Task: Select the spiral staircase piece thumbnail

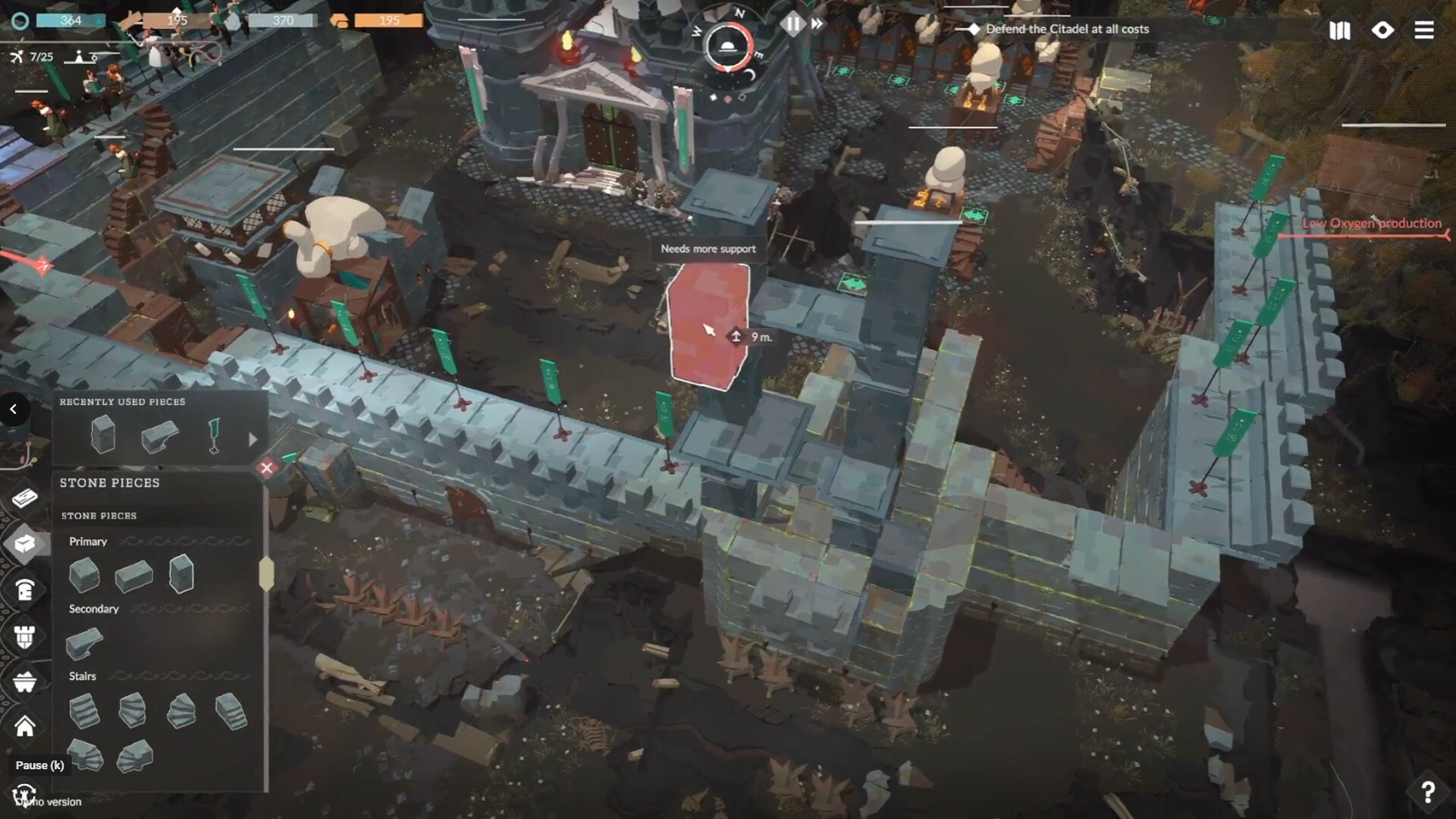Action: tap(133, 711)
